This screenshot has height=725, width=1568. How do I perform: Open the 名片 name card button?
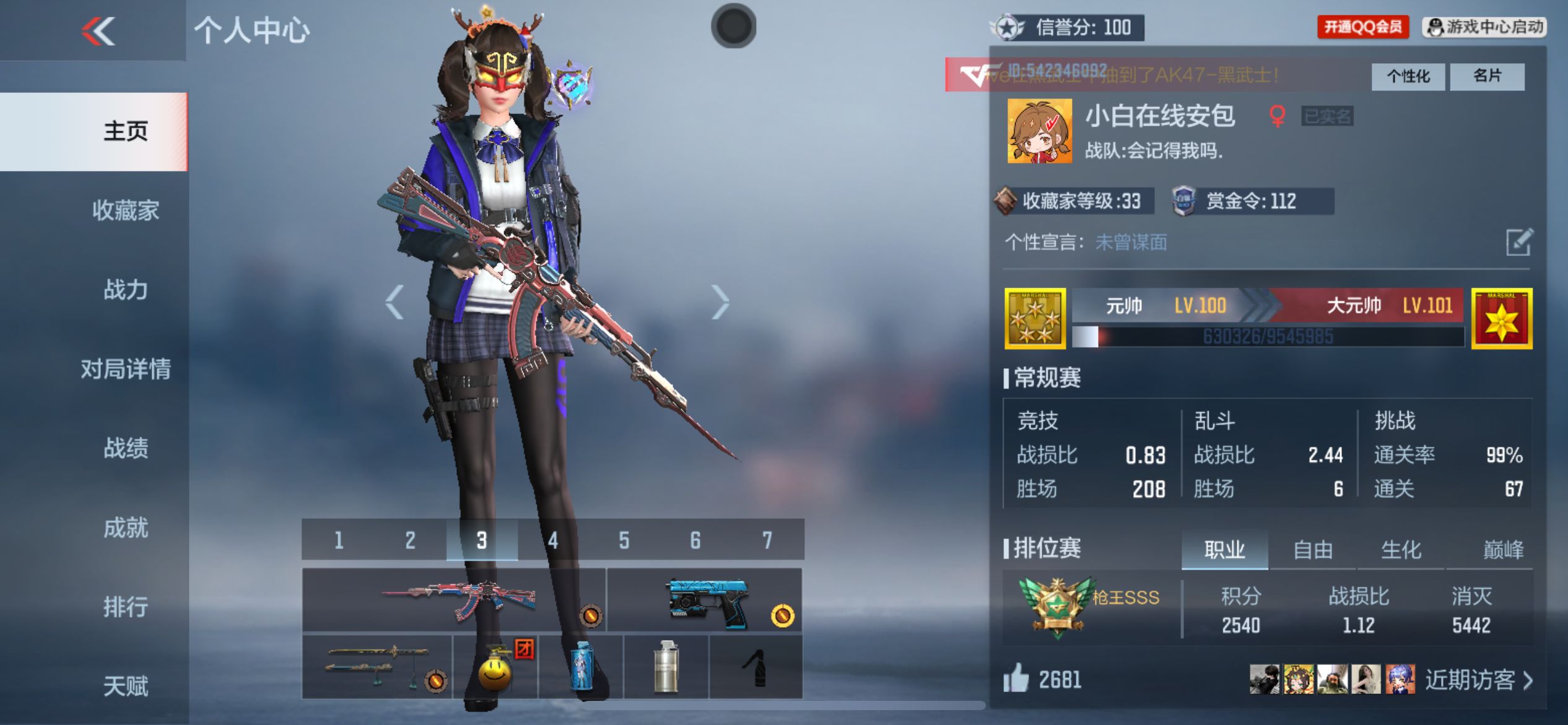(1486, 76)
